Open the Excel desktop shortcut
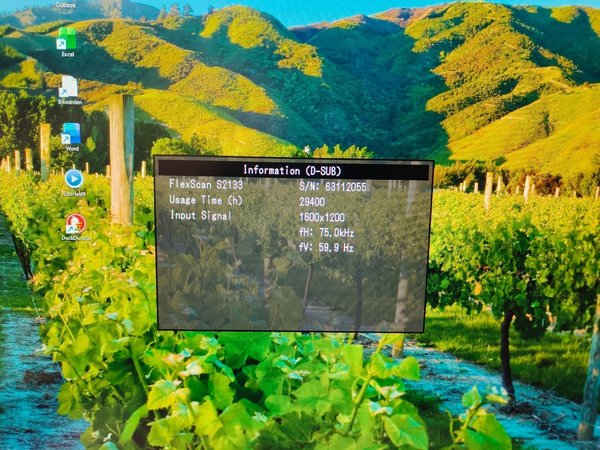The width and height of the screenshot is (600, 450). click(67, 39)
